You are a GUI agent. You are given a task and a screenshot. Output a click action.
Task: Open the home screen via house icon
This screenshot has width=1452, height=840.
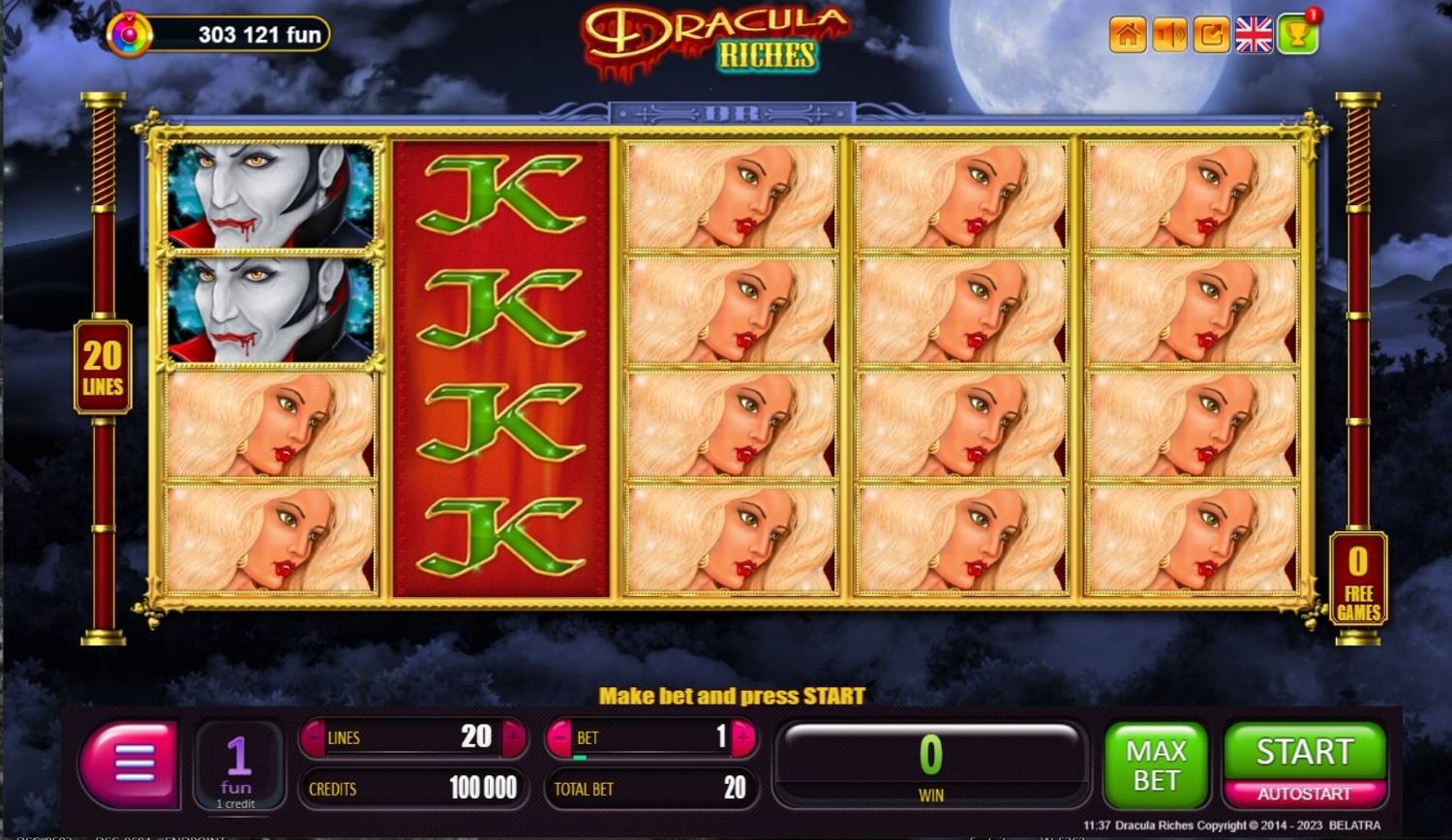point(1126,35)
